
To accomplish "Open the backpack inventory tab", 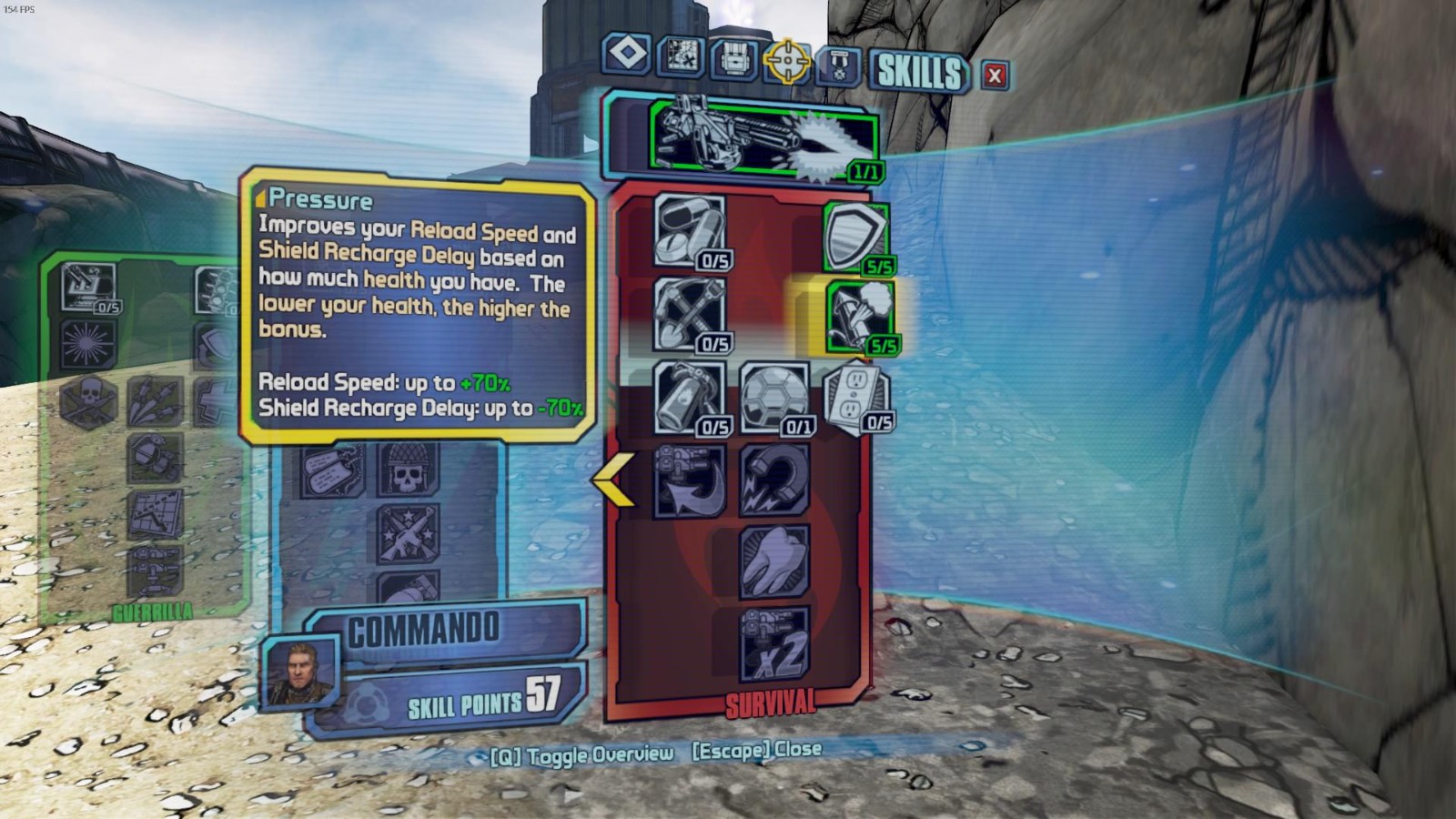I will (734, 60).
